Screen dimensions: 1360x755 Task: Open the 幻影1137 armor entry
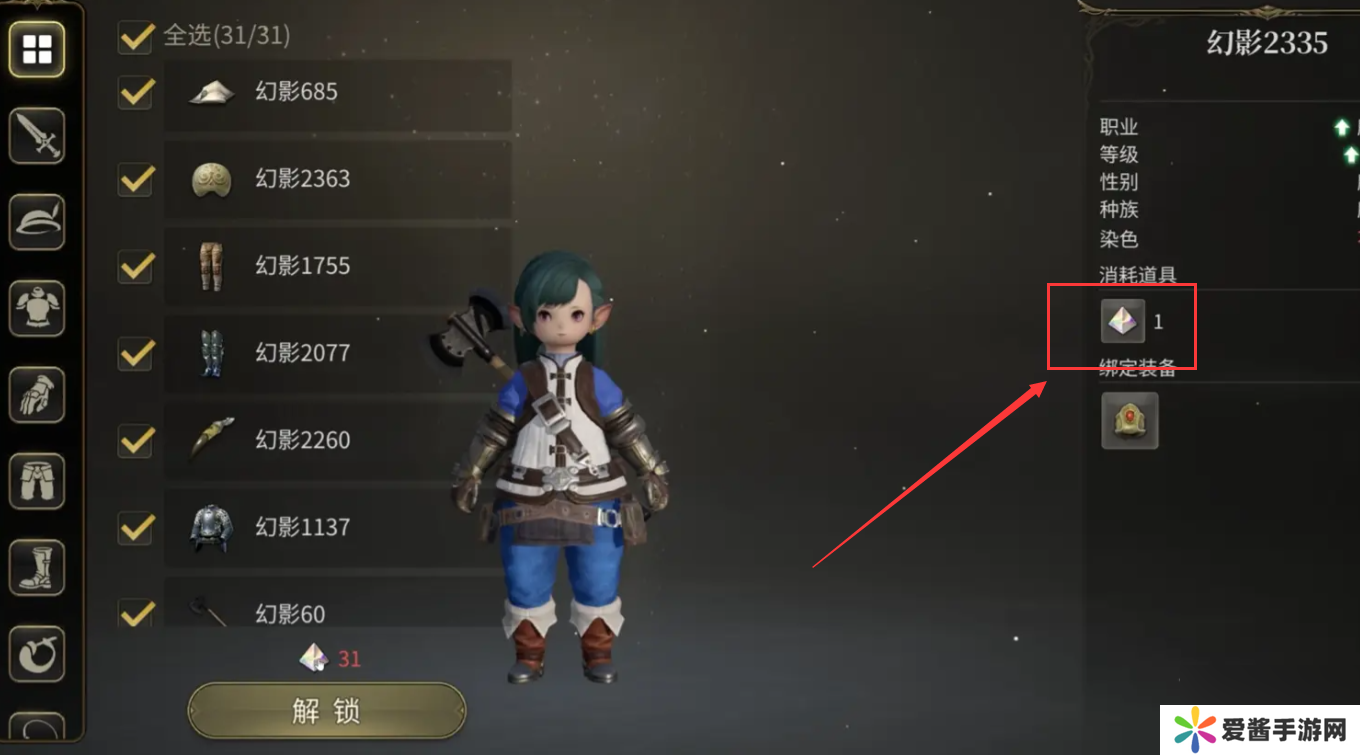[x=337, y=527]
